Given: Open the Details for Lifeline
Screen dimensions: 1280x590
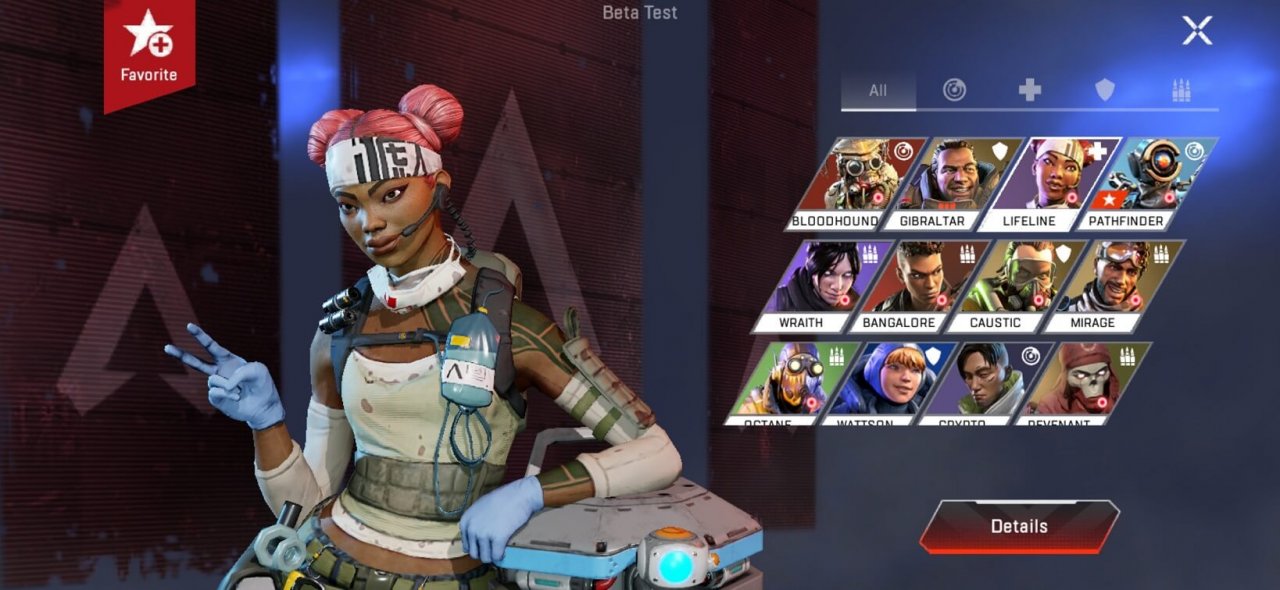Looking at the screenshot, I should pos(1019,526).
